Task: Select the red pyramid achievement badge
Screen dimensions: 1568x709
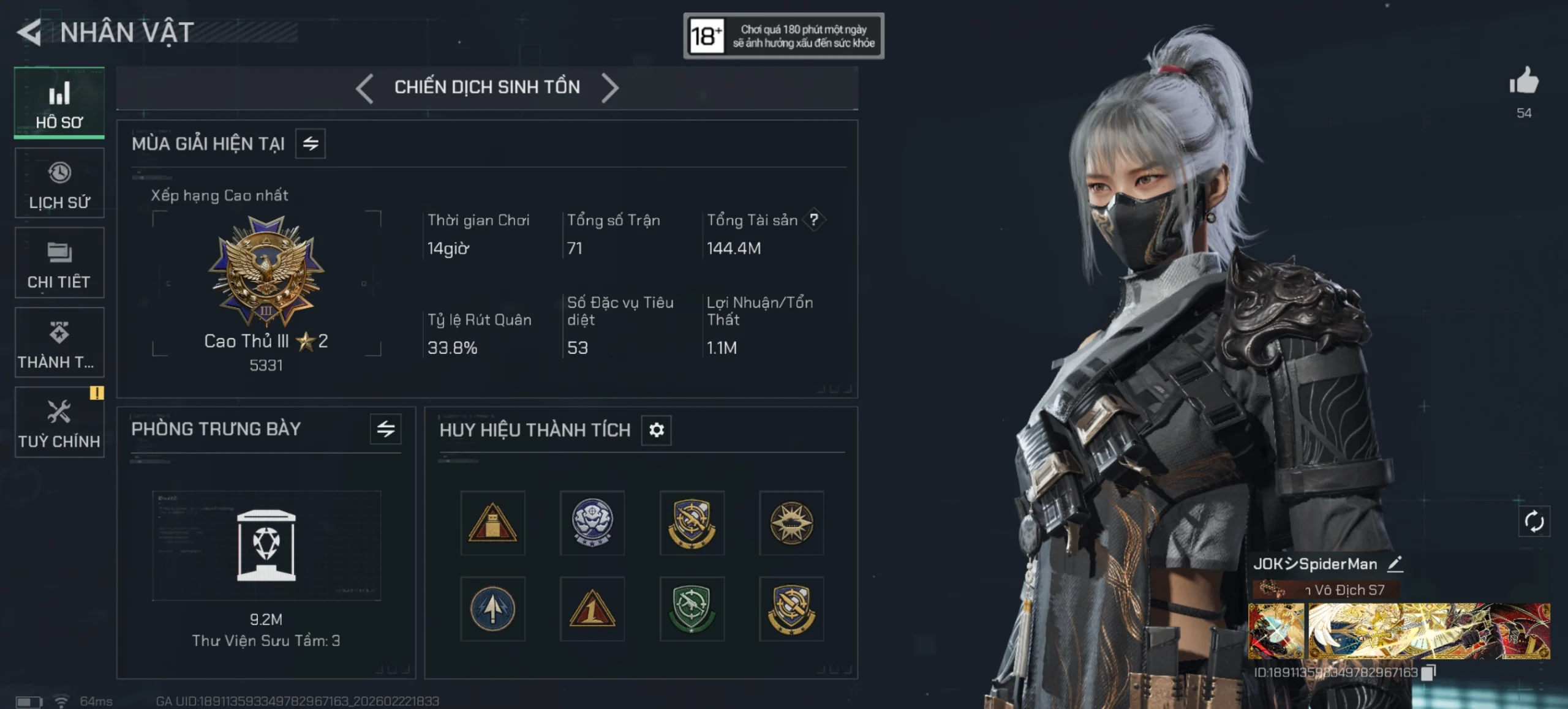Action: coord(492,523)
